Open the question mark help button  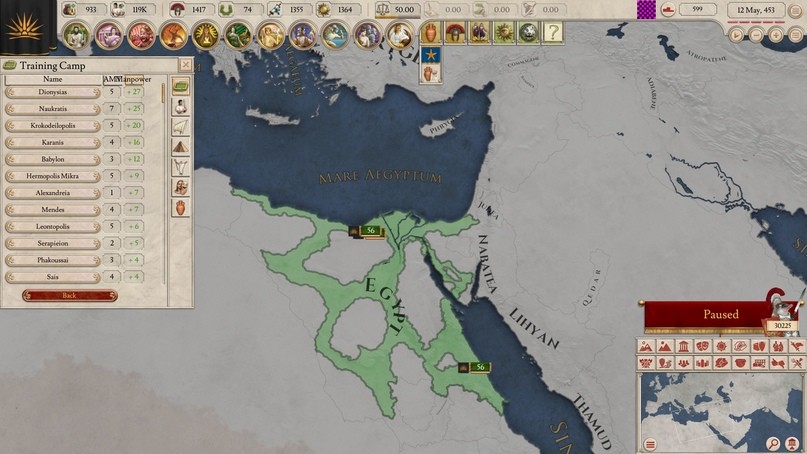pyautogui.click(x=551, y=33)
